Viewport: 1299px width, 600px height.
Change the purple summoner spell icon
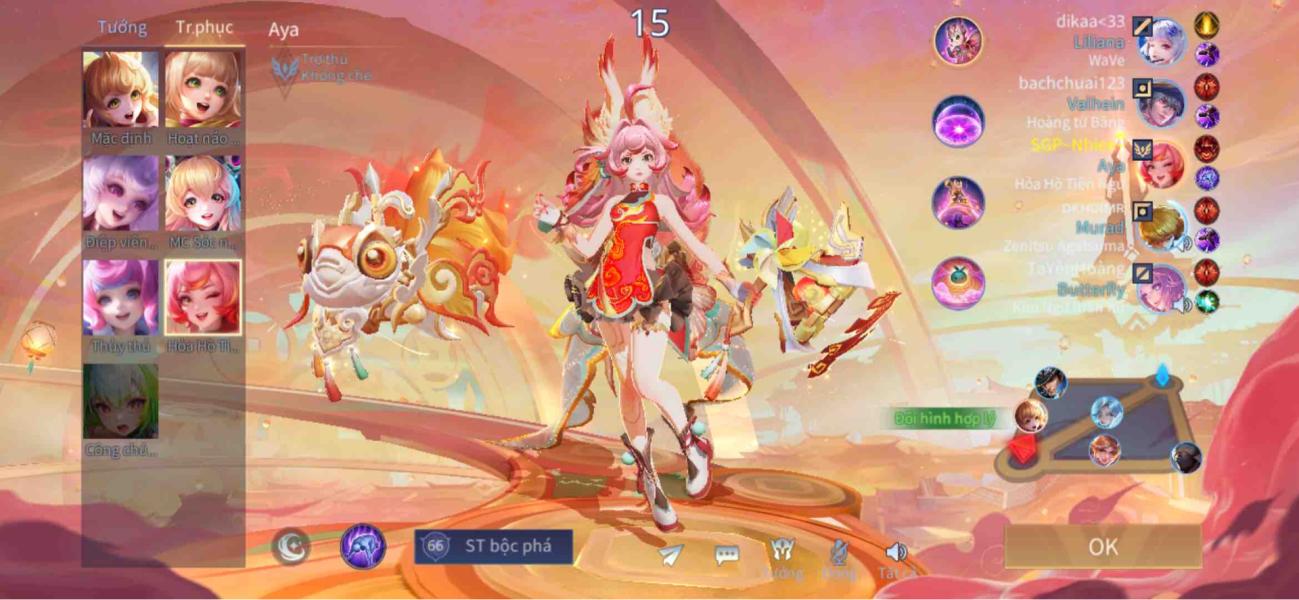coord(363,547)
